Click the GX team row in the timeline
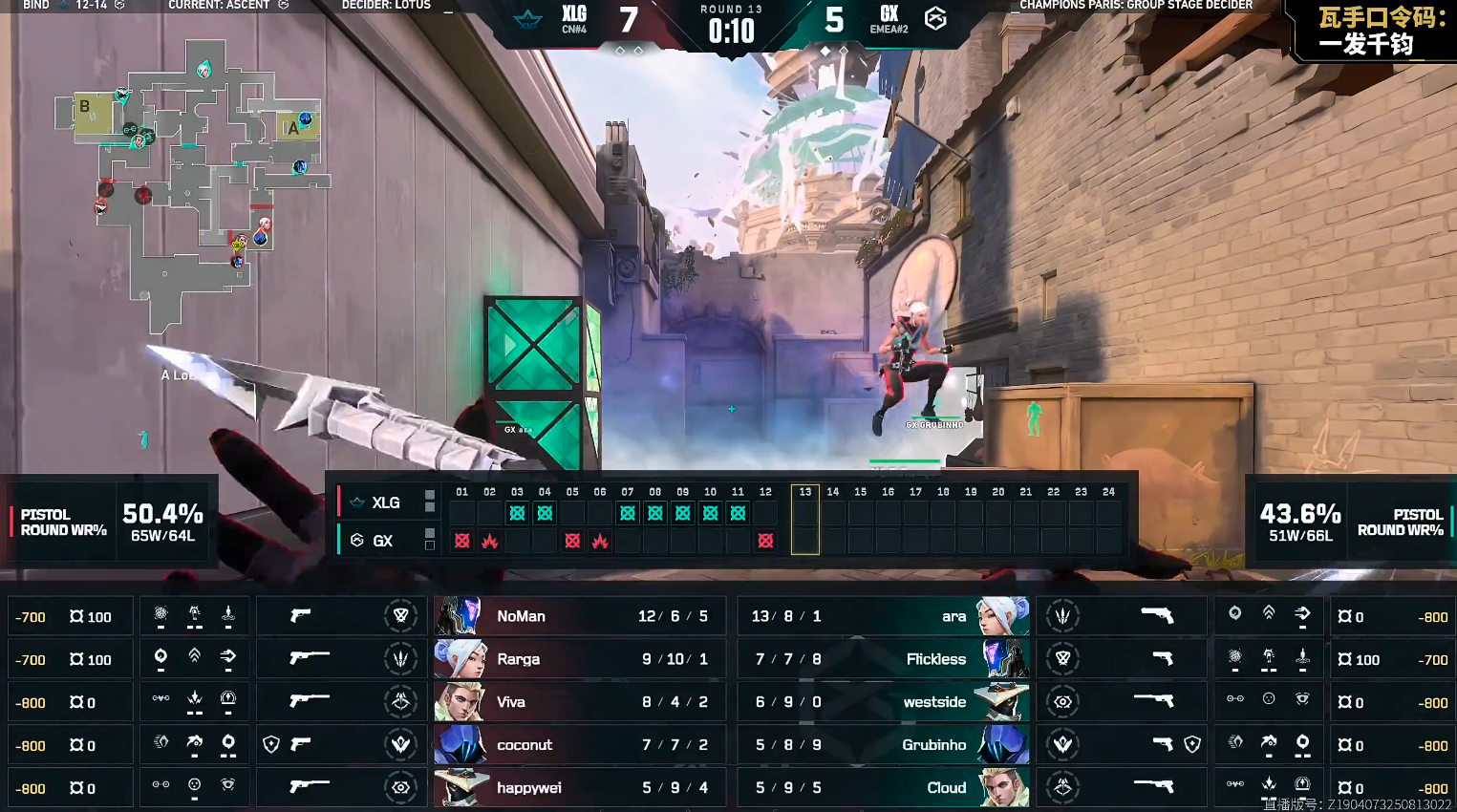 point(382,541)
